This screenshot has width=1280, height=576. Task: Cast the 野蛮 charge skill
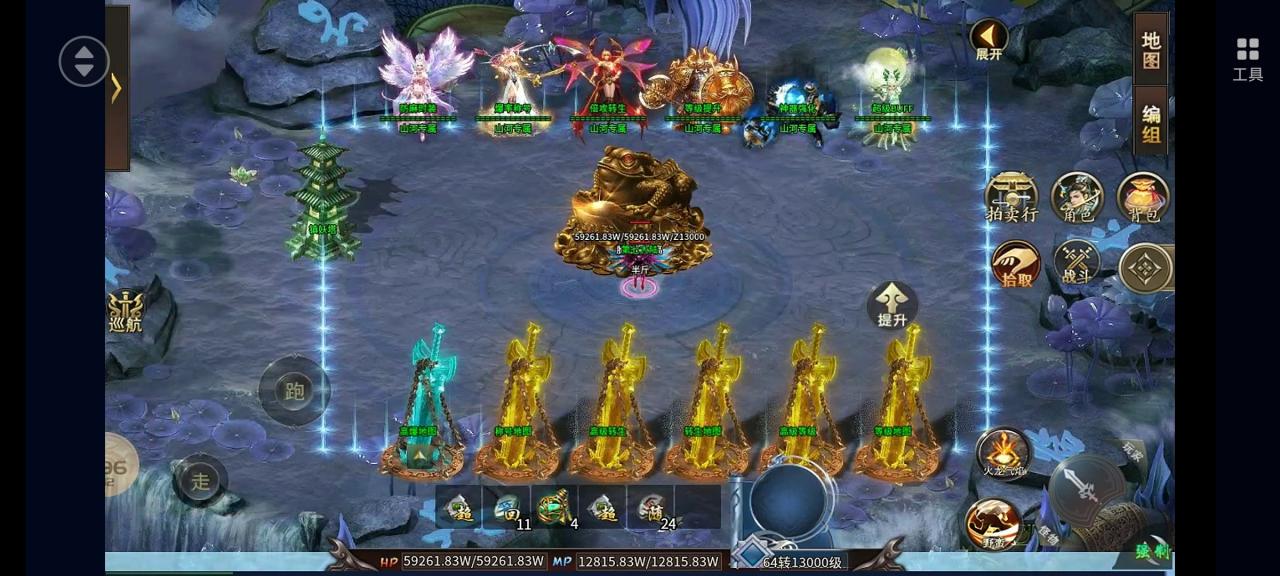tap(992, 523)
